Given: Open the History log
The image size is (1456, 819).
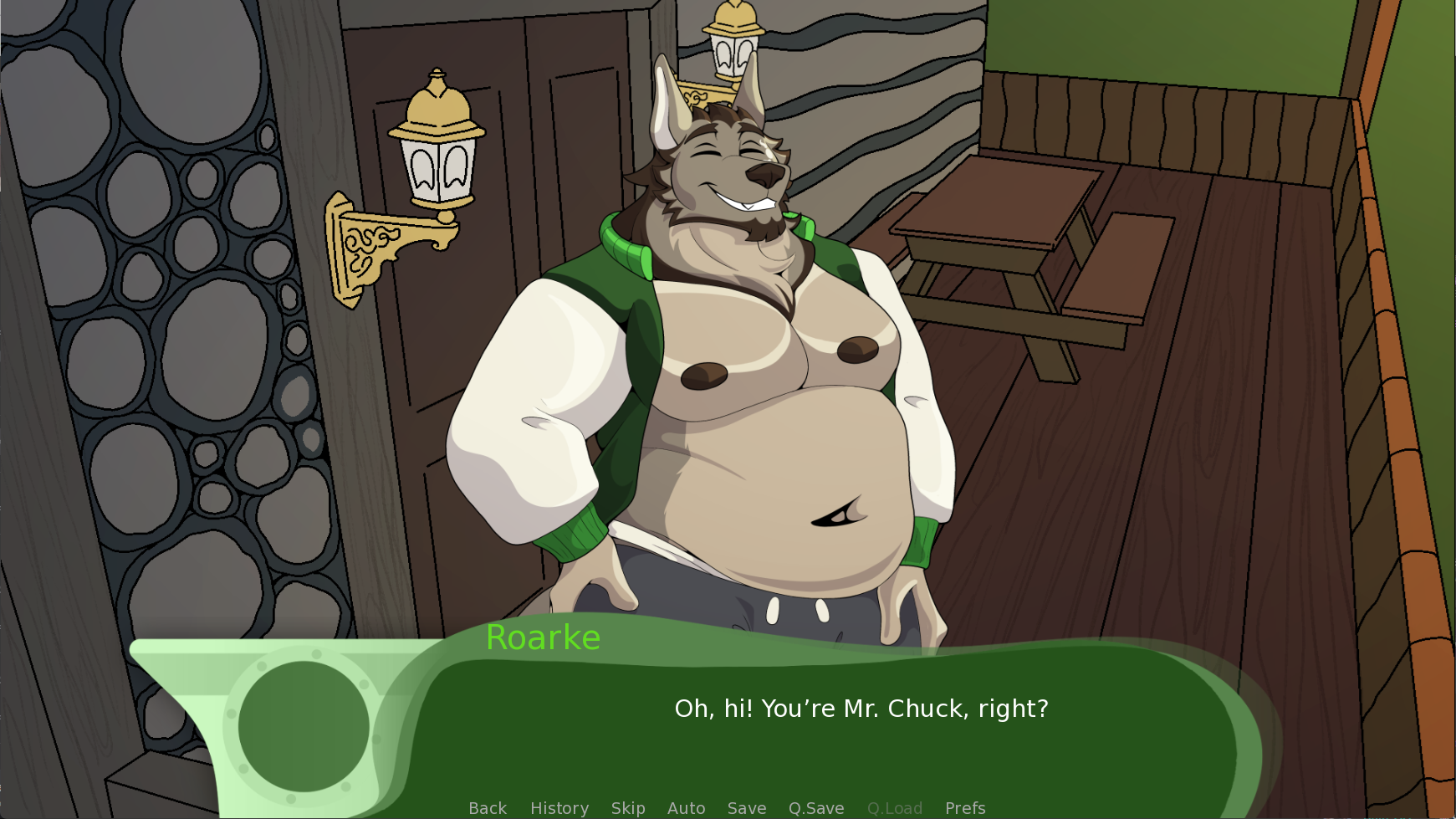Looking at the screenshot, I should (x=559, y=807).
